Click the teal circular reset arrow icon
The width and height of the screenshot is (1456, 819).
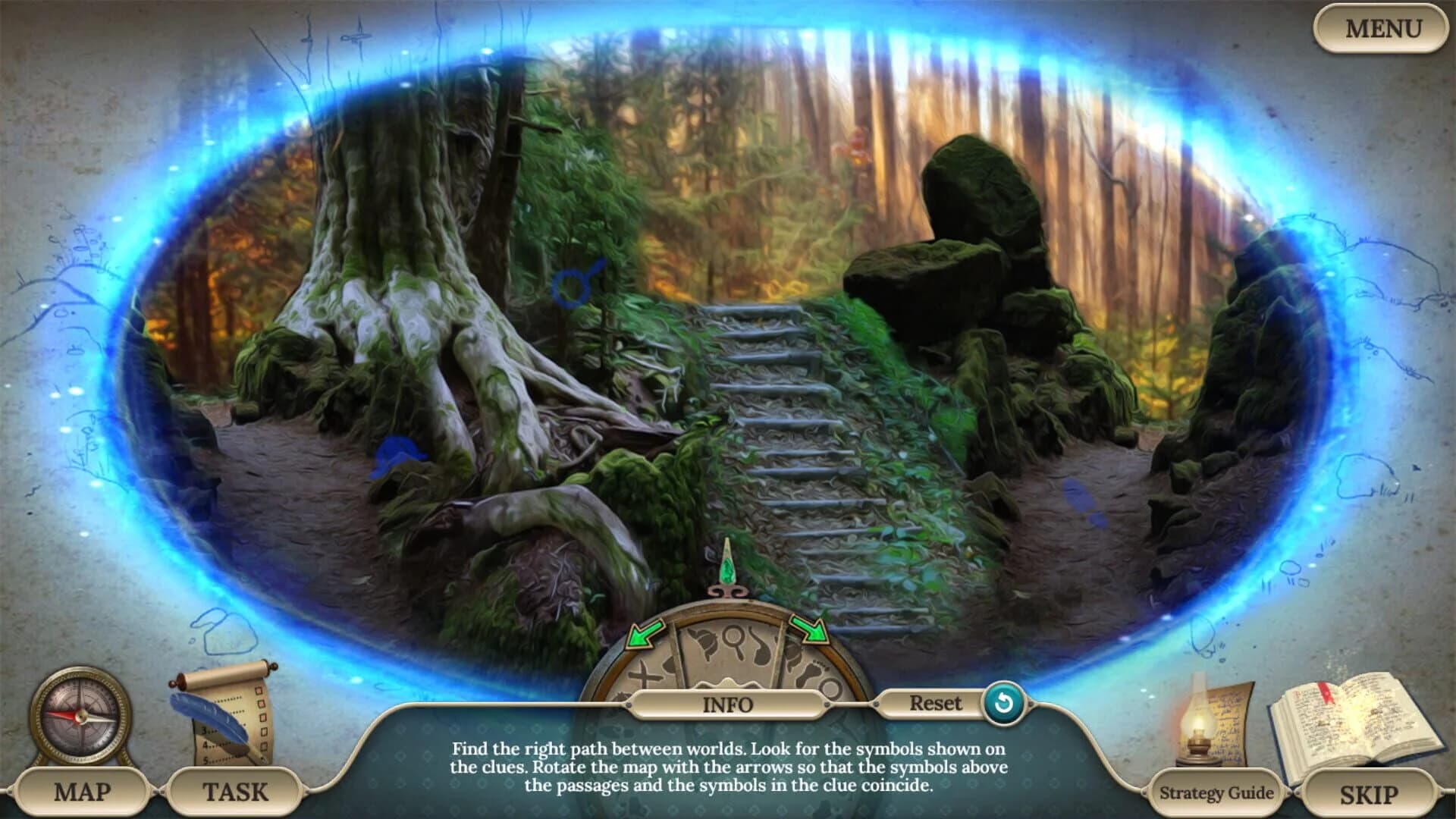point(1001,704)
